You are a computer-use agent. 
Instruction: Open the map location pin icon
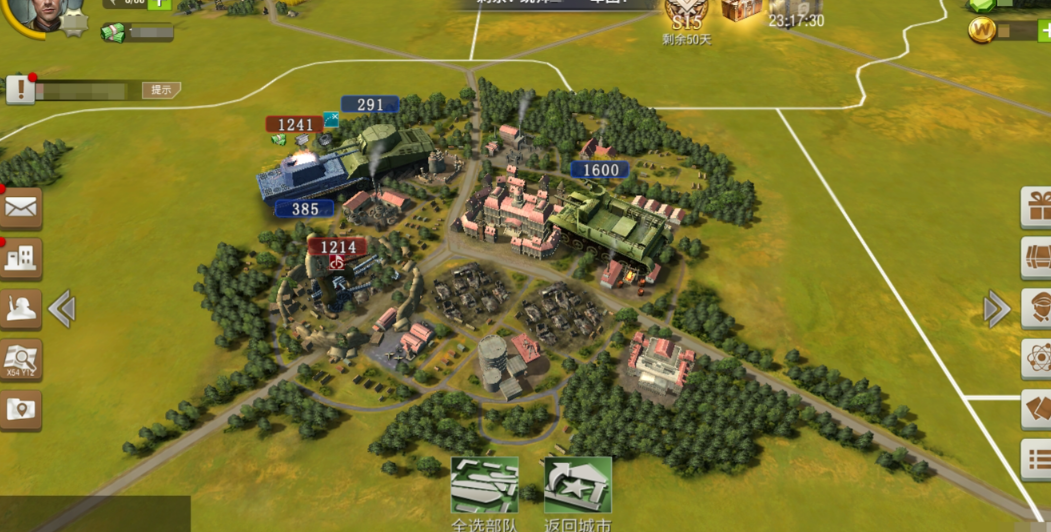point(21,408)
